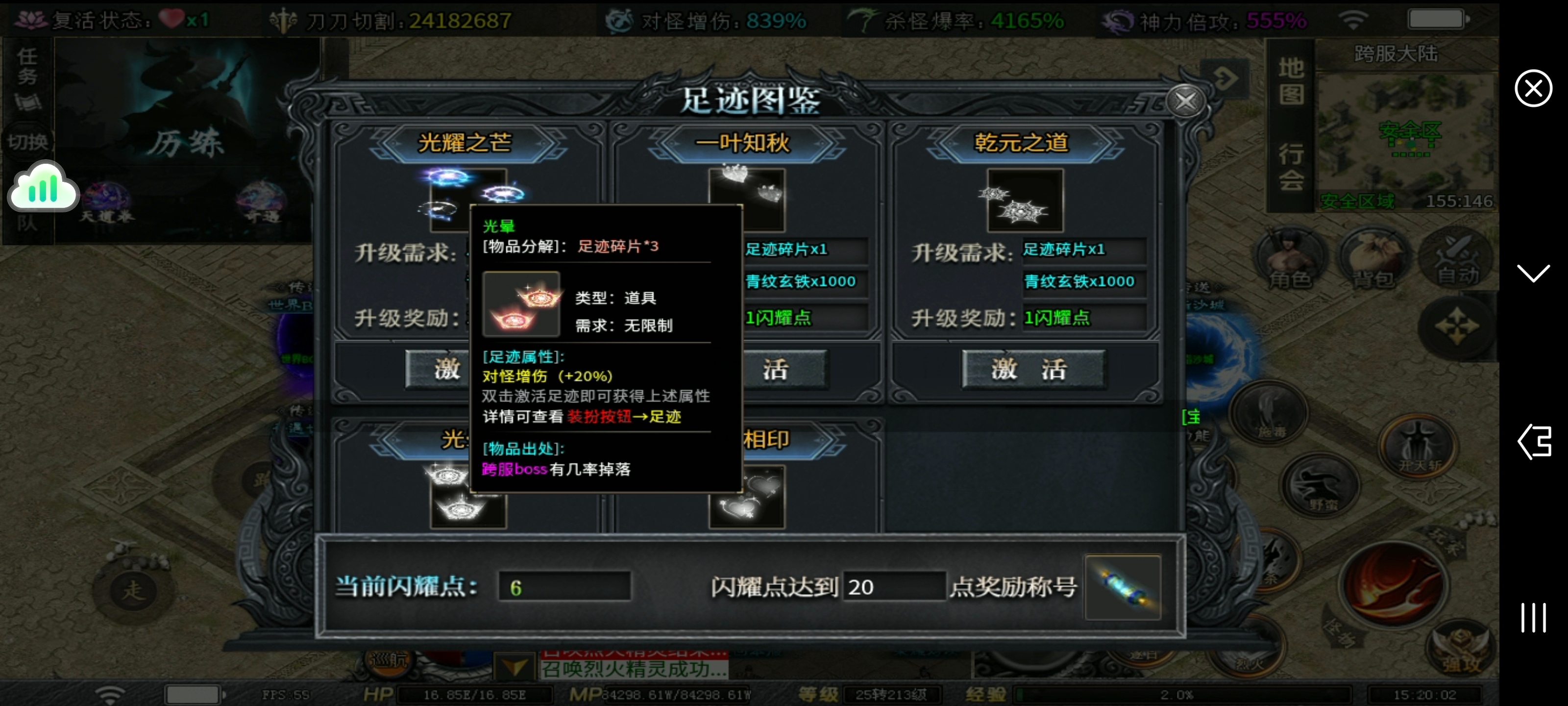Screen dimensions: 1568x706
Task: Toggle the green signal cloud indicator
Action: 43,187
